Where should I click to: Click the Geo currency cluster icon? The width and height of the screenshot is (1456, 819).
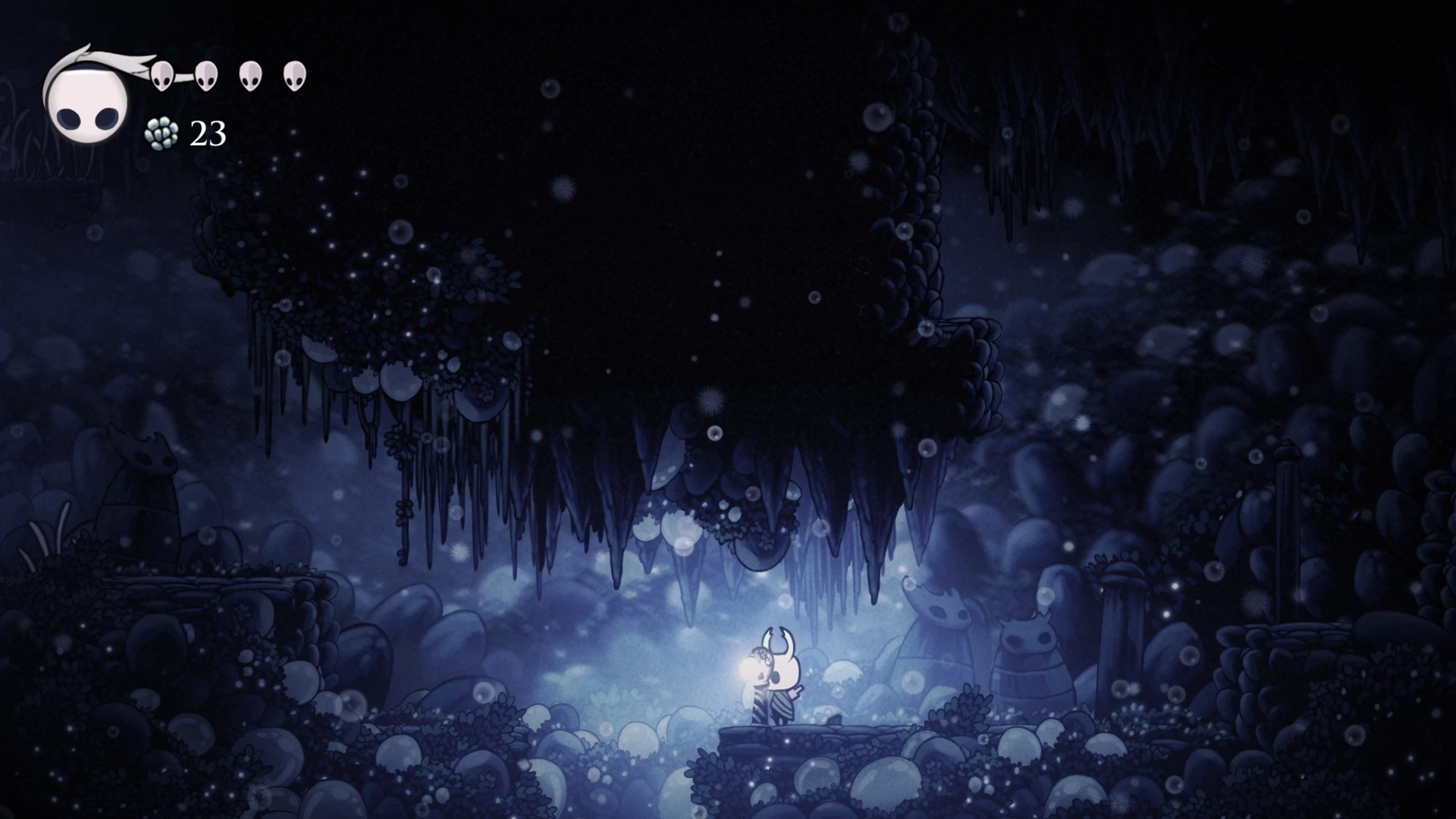[160, 134]
